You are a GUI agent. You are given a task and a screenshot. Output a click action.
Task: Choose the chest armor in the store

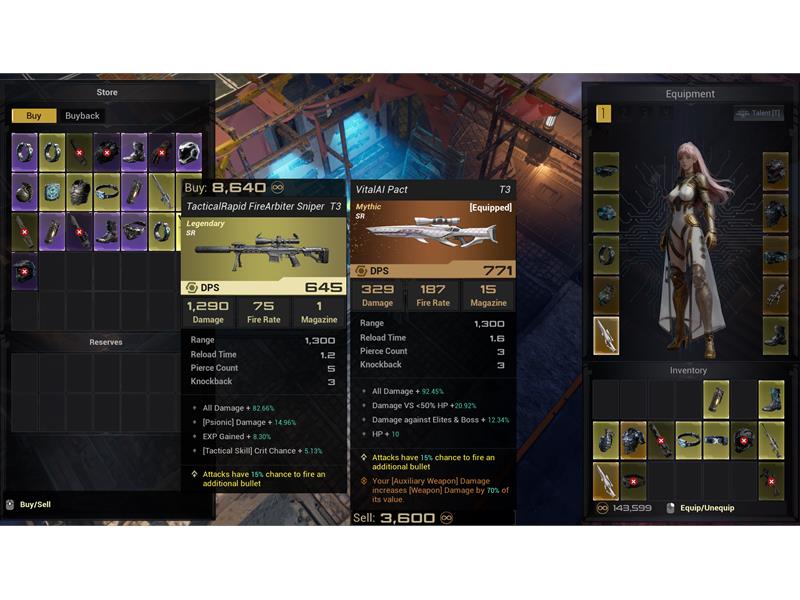tap(80, 192)
